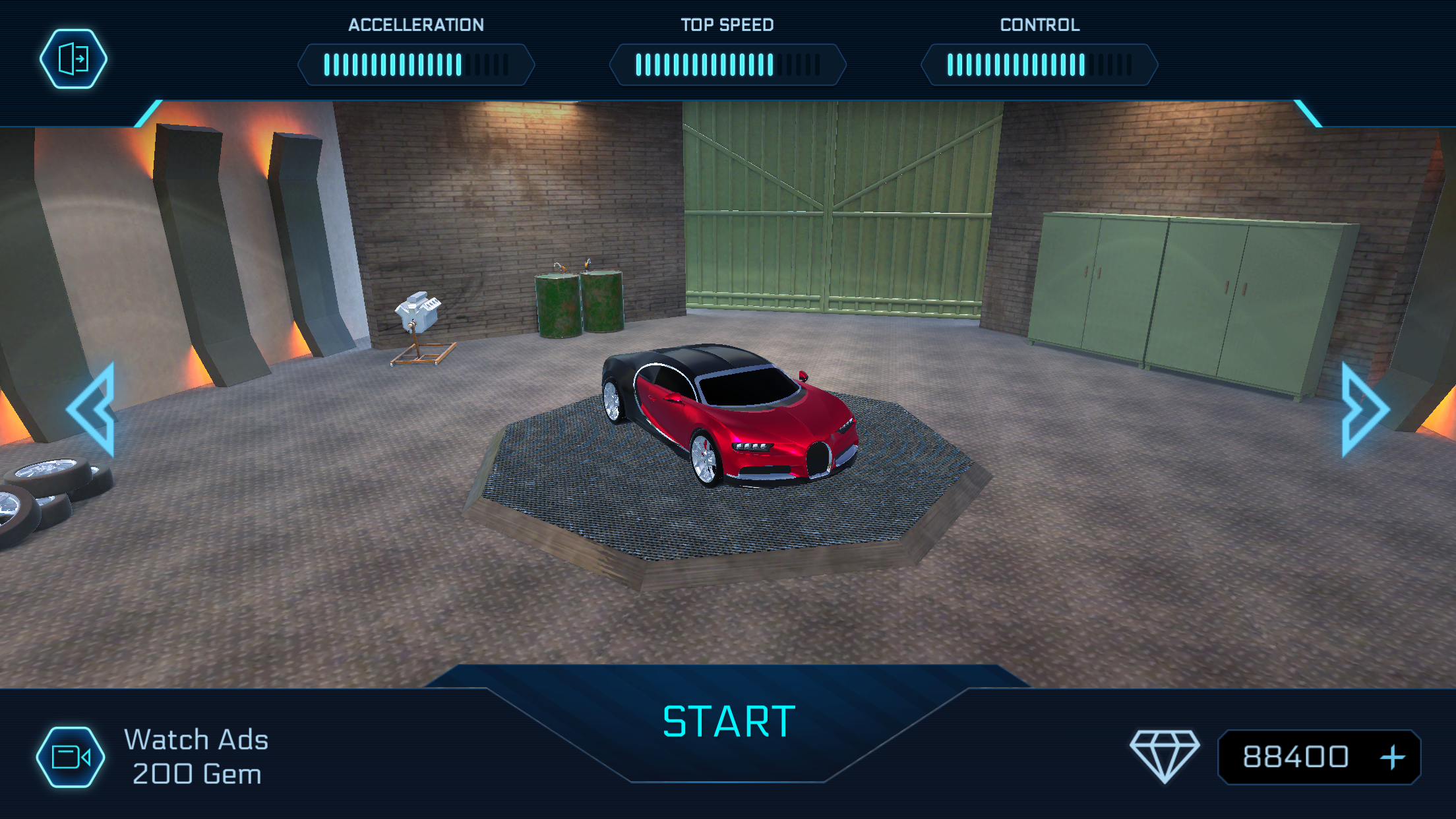
Task: Start the race
Action: pos(729,722)
